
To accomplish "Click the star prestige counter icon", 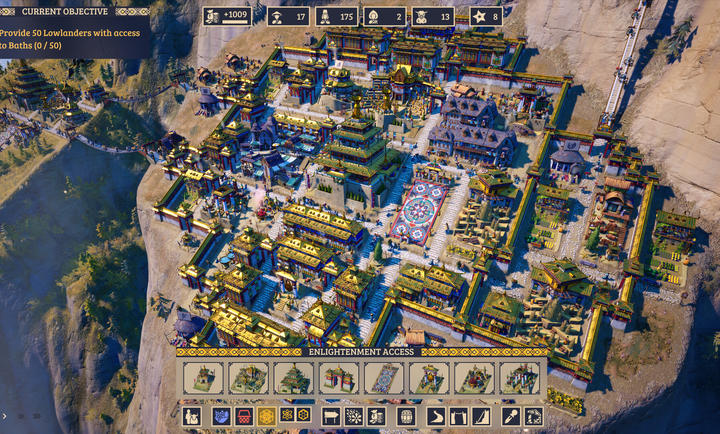I will click(478, 16).
